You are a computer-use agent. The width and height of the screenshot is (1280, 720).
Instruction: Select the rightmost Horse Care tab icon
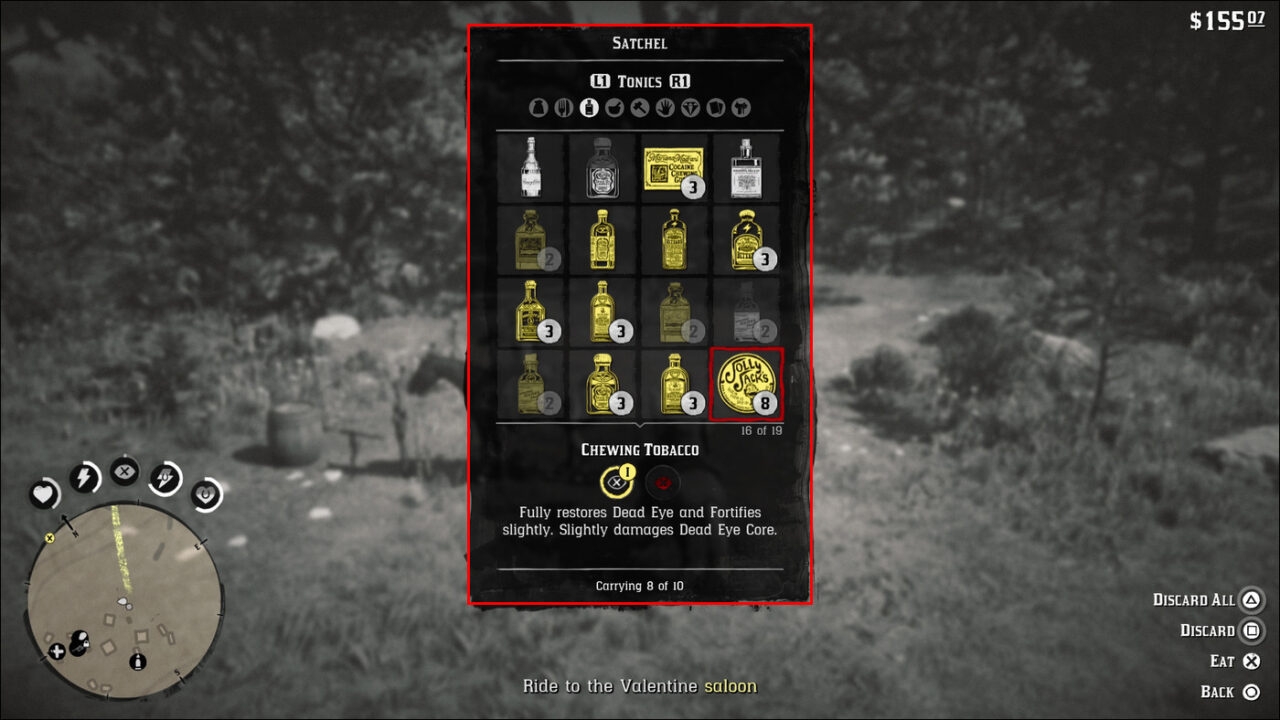[740, 107]
